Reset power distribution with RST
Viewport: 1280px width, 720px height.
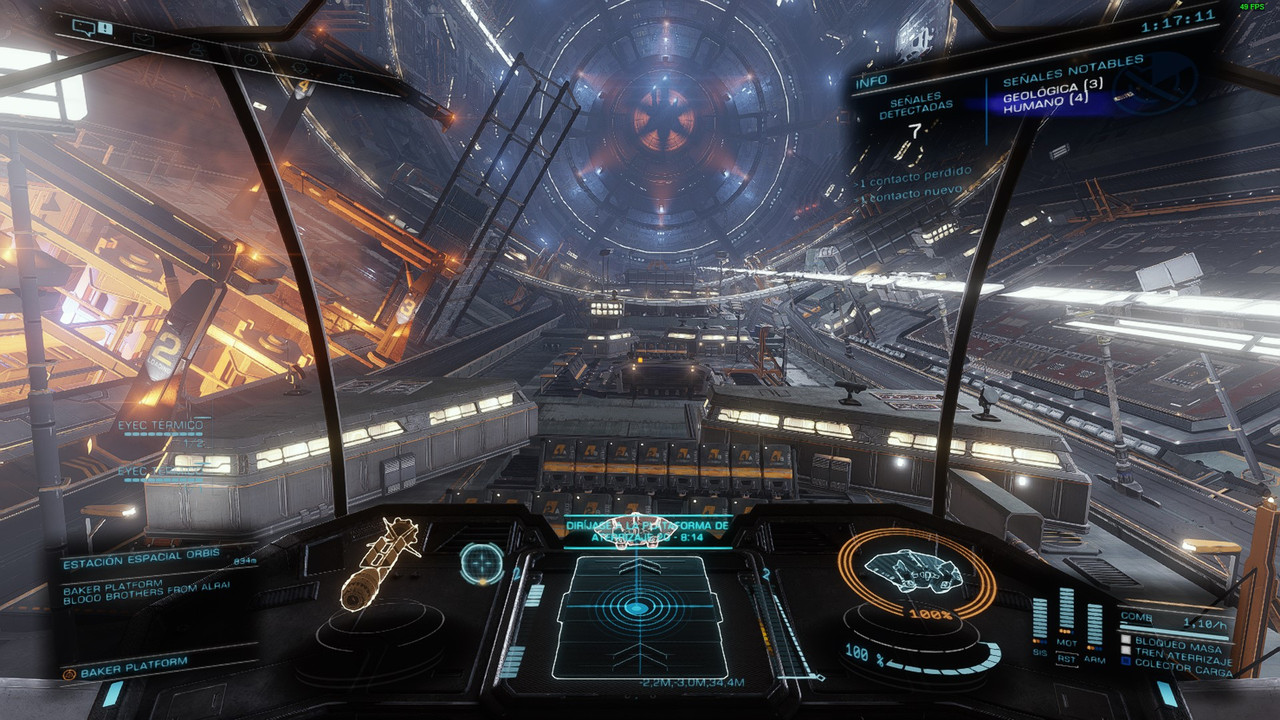(1067, 659)
